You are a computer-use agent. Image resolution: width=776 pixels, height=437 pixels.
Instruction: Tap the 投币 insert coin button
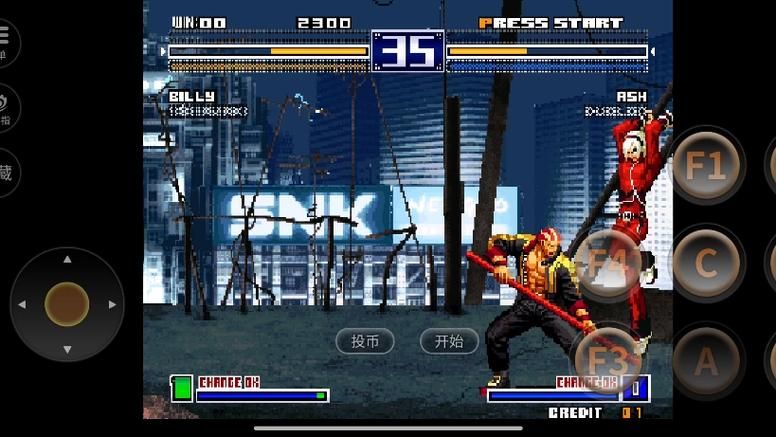pos(364,341)
